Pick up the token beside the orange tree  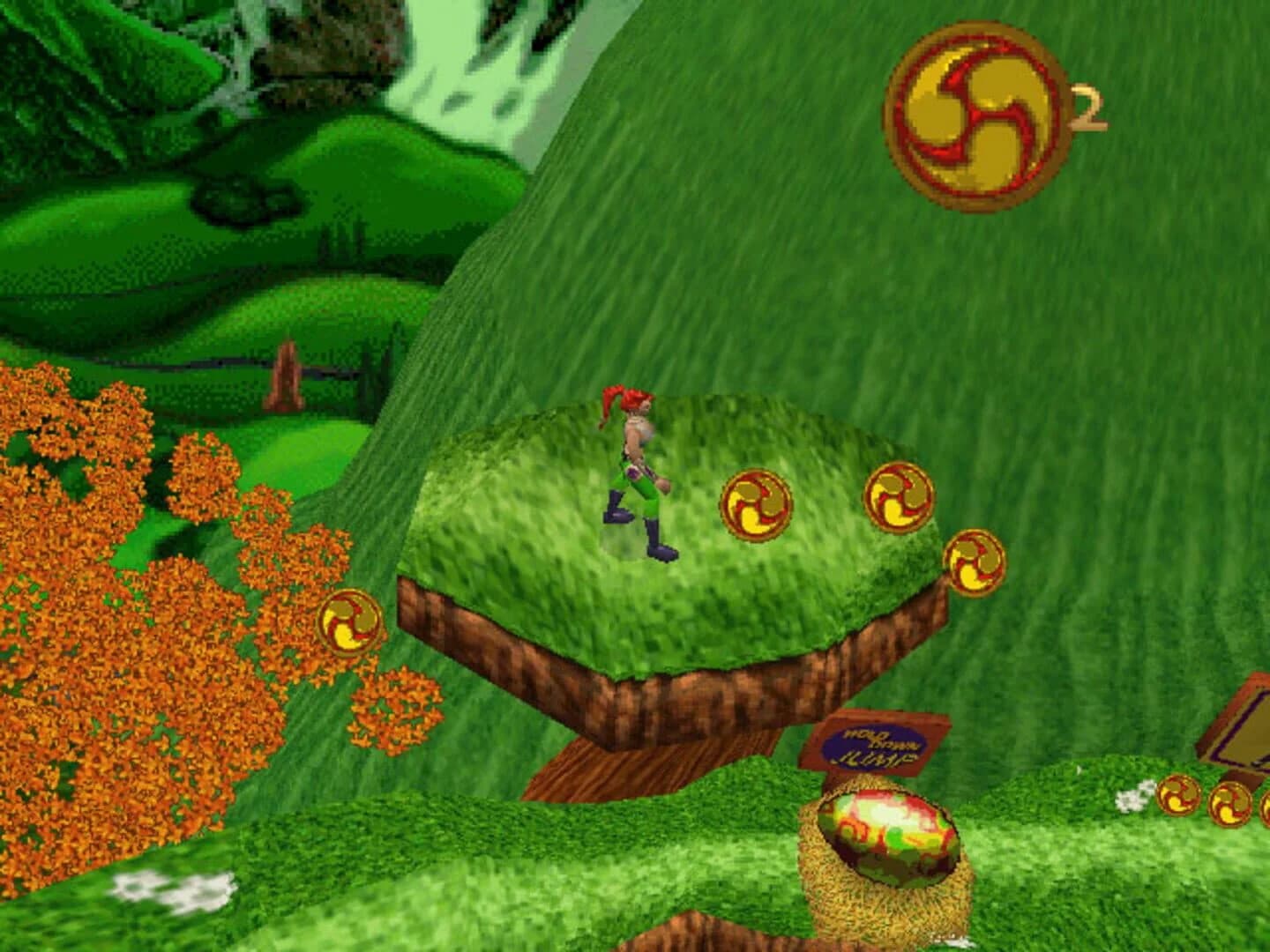(348, 621)
